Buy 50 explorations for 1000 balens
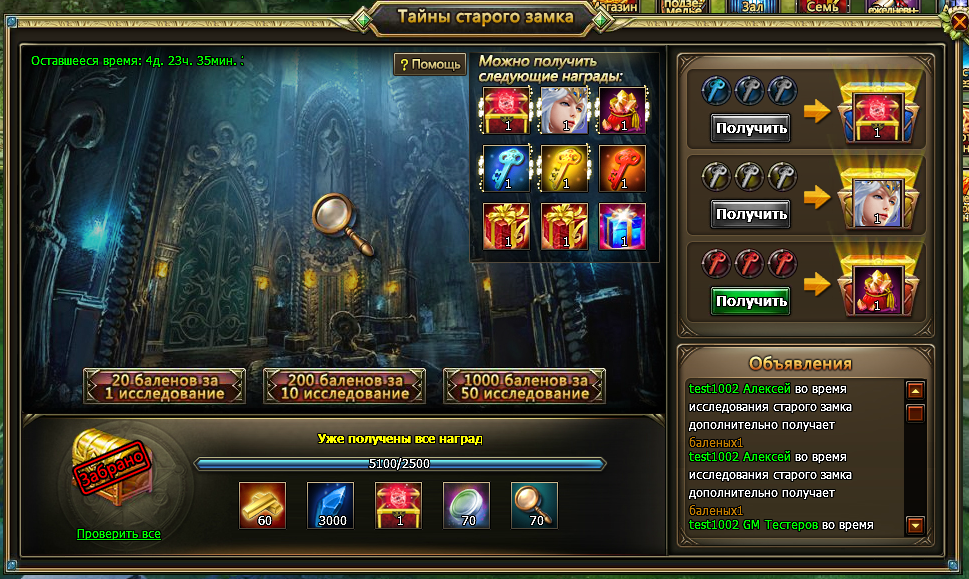This screenshot has width=969, height=579. point(525,386)
